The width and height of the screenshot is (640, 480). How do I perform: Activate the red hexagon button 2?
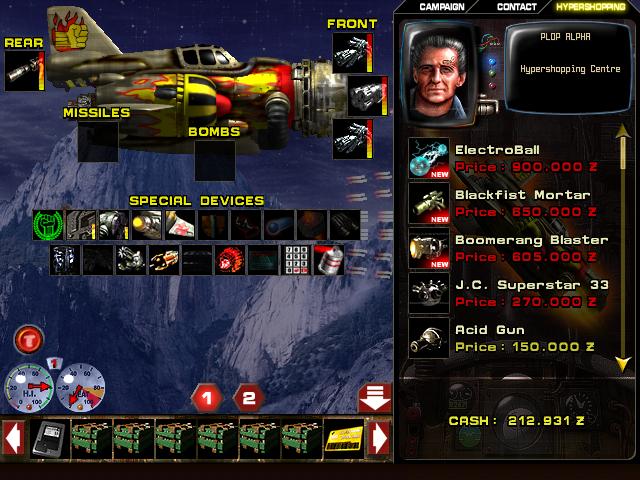(249, 398)
